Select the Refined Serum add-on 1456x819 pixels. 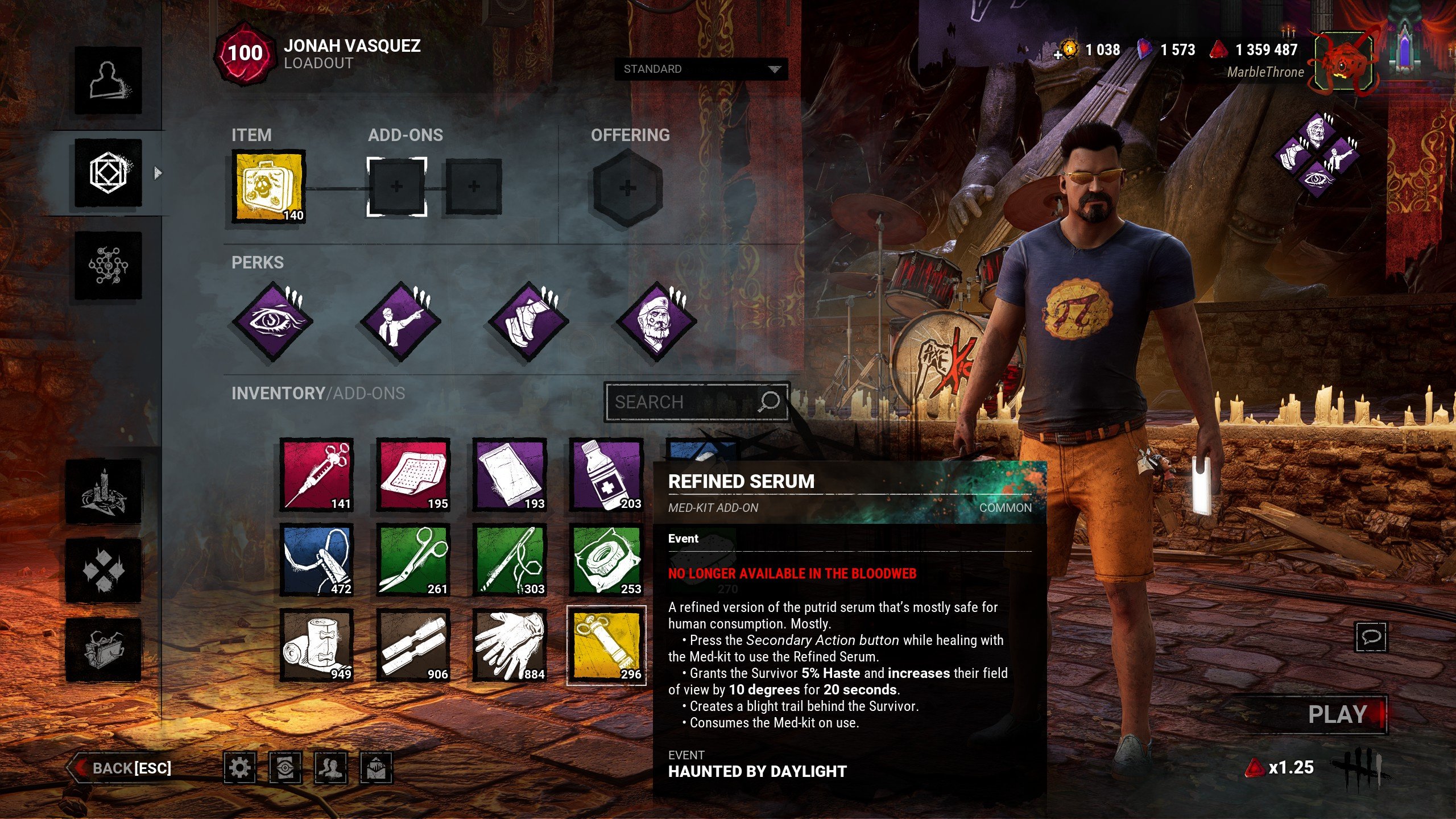point(606,646)
